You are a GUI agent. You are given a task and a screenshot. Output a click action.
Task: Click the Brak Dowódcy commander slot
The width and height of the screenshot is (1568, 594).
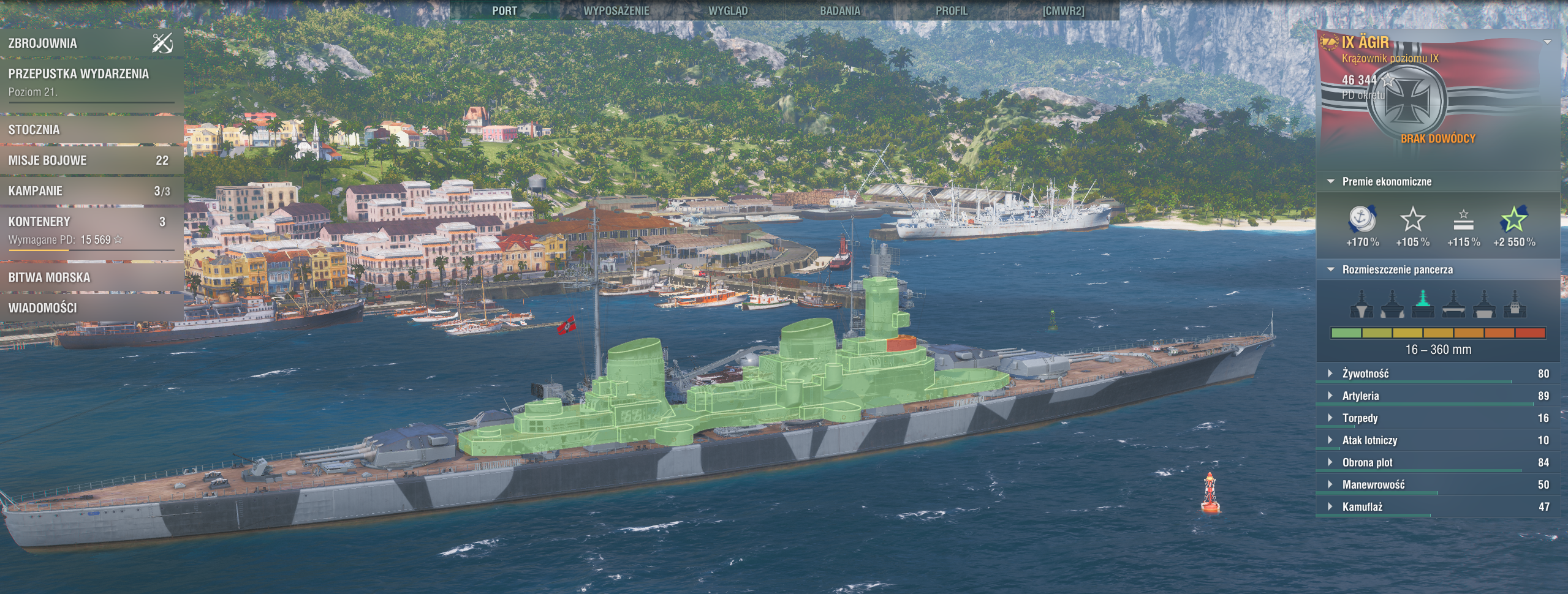[1437, 138]
